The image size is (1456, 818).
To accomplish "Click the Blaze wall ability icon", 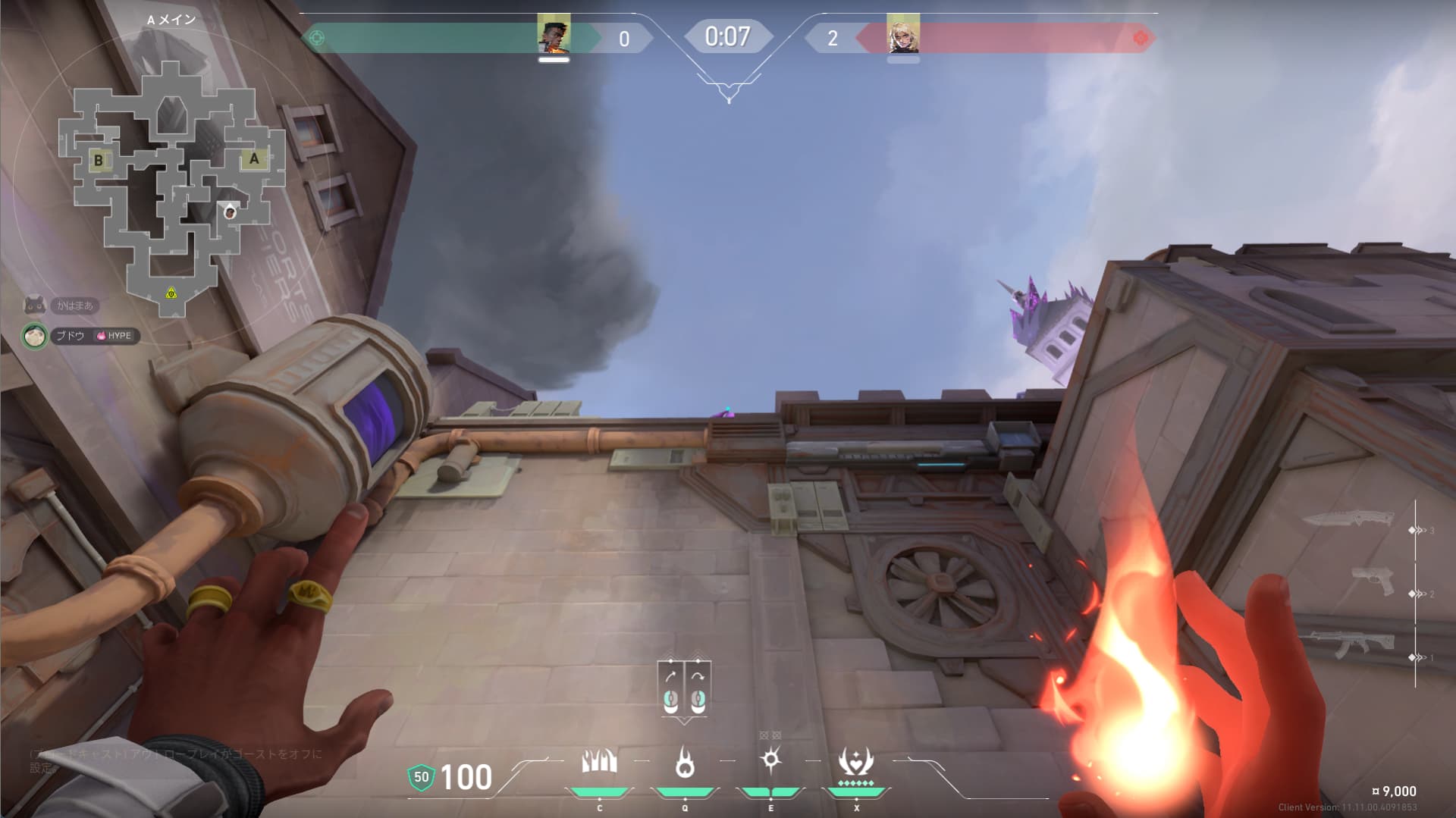I will tap(599, 762).
